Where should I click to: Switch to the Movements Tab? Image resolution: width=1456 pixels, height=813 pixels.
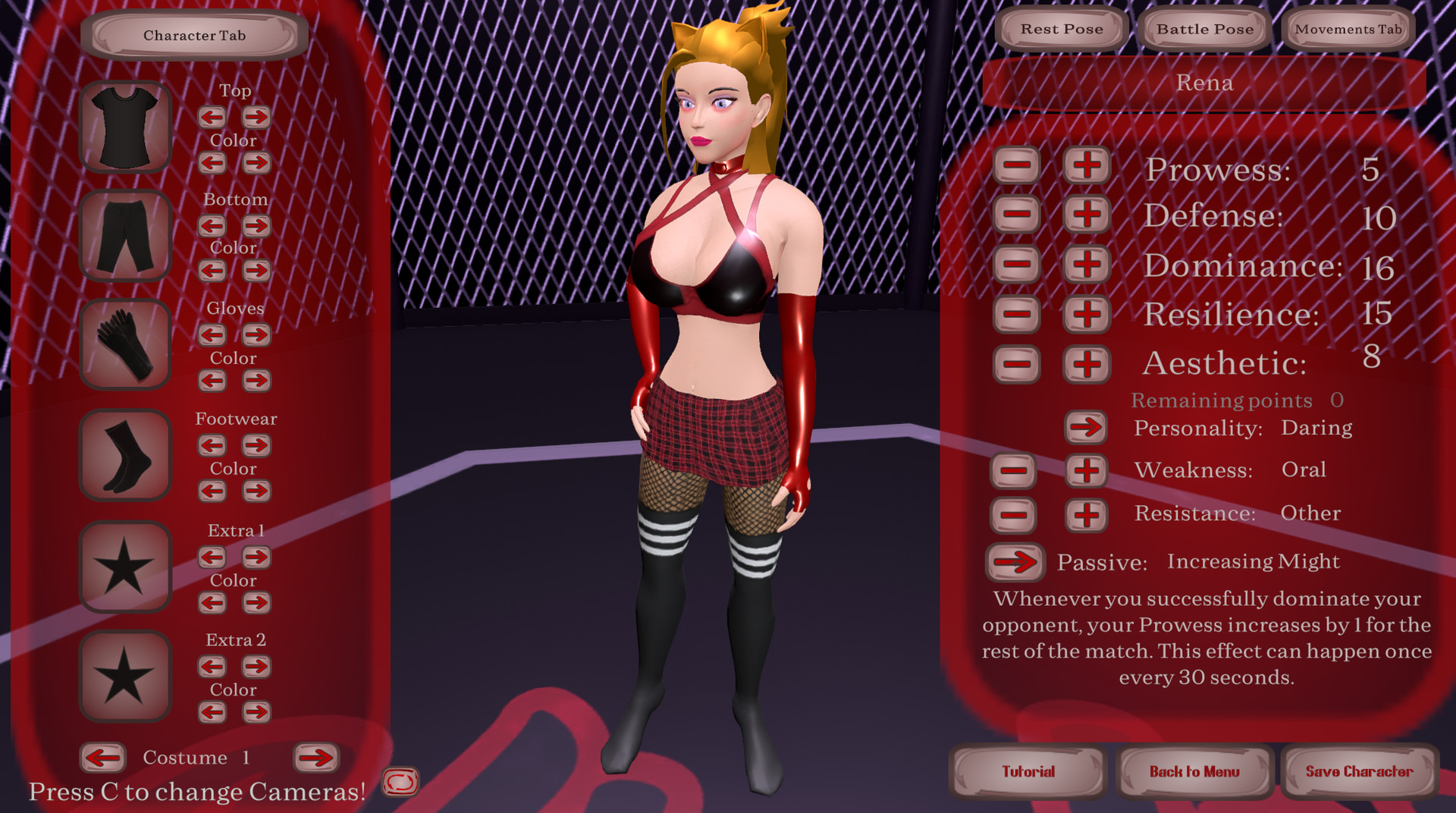(x=1348, y=30)
